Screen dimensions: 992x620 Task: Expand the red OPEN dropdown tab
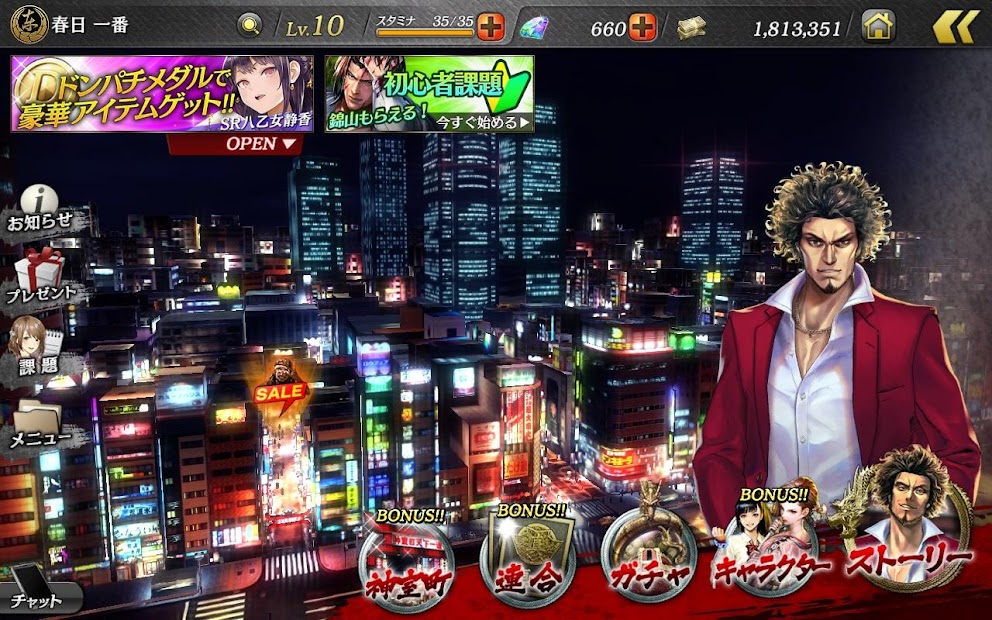coord(236,143)
